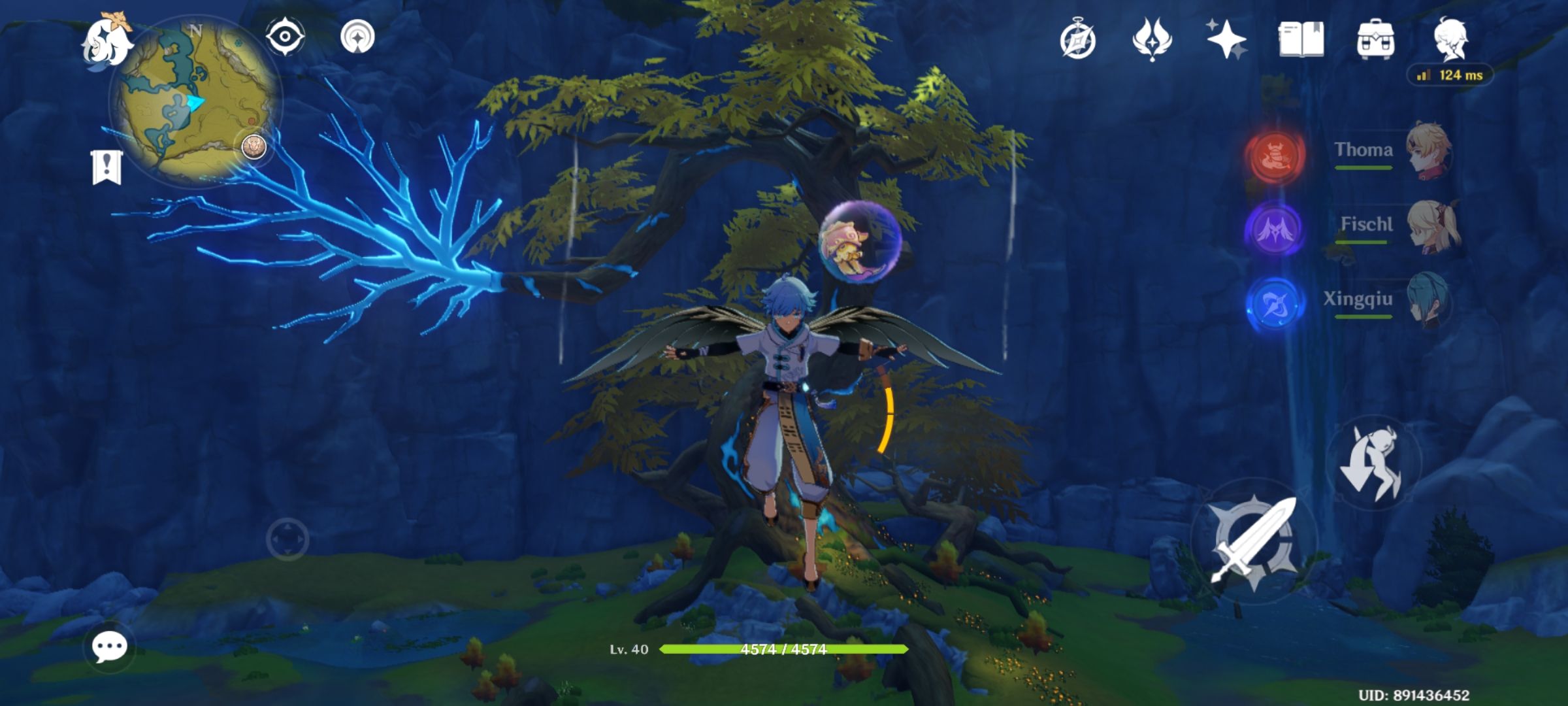Activate Elemental Sight eye icon
Image resolution: width=1568 pixels, height=706 pixels.
click(284, 36)
